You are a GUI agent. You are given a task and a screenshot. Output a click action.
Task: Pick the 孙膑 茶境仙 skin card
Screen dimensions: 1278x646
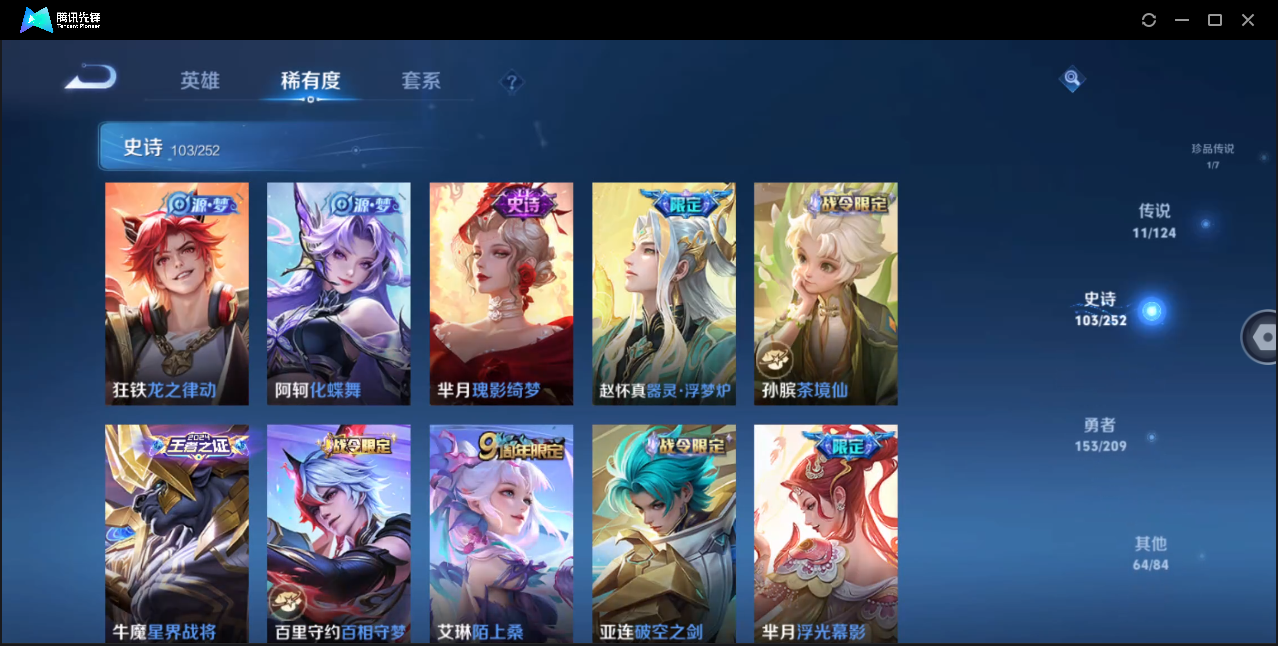tap(826, 293)
